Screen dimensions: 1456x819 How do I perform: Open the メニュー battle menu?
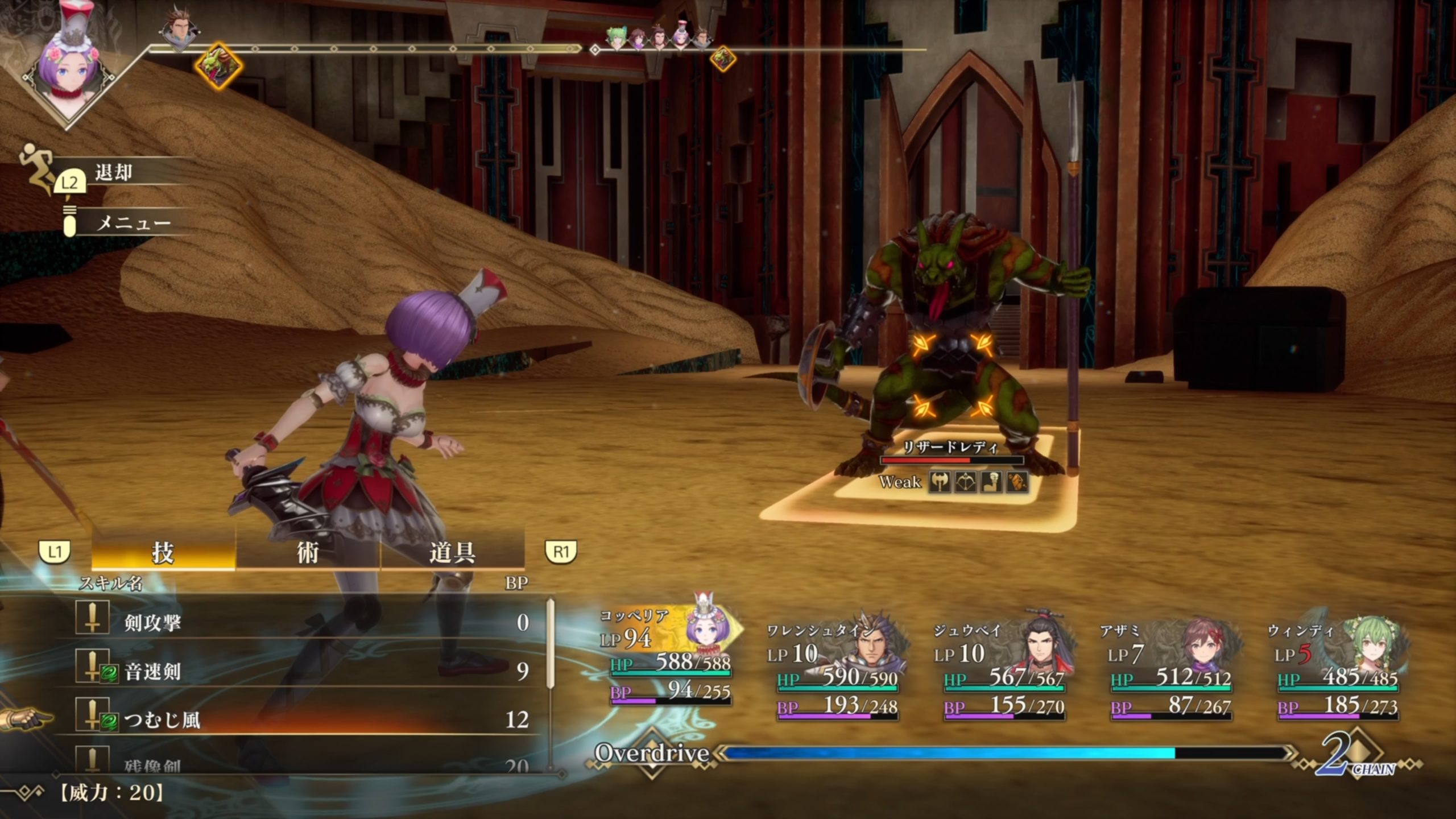(133, 223)
